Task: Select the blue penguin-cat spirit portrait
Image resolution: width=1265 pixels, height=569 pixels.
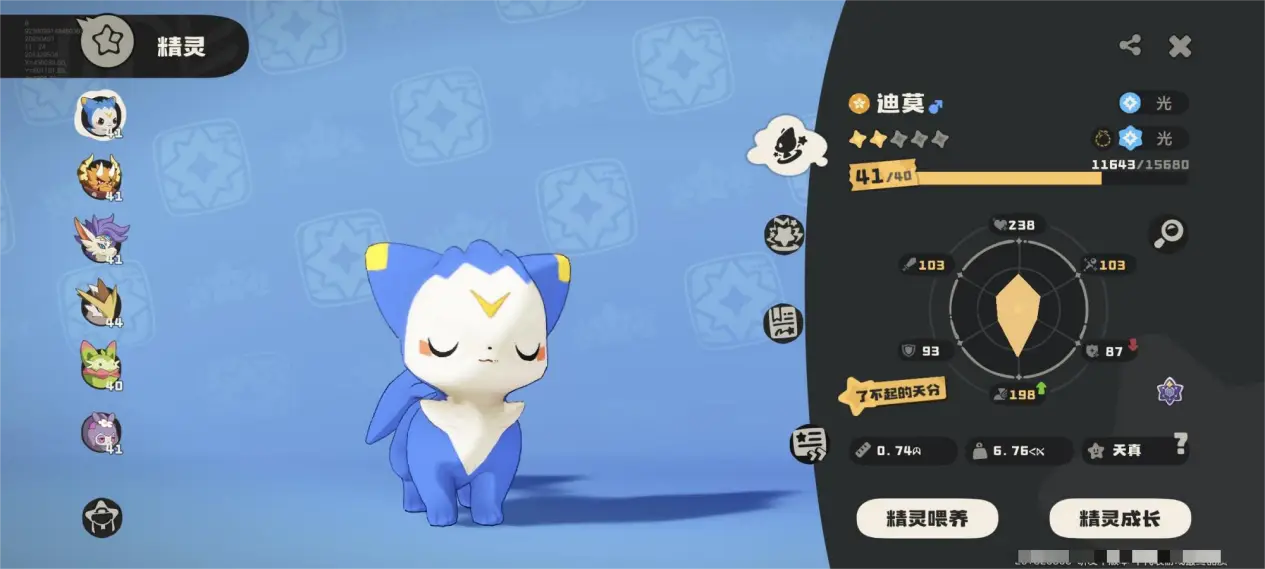Action: 100,115
